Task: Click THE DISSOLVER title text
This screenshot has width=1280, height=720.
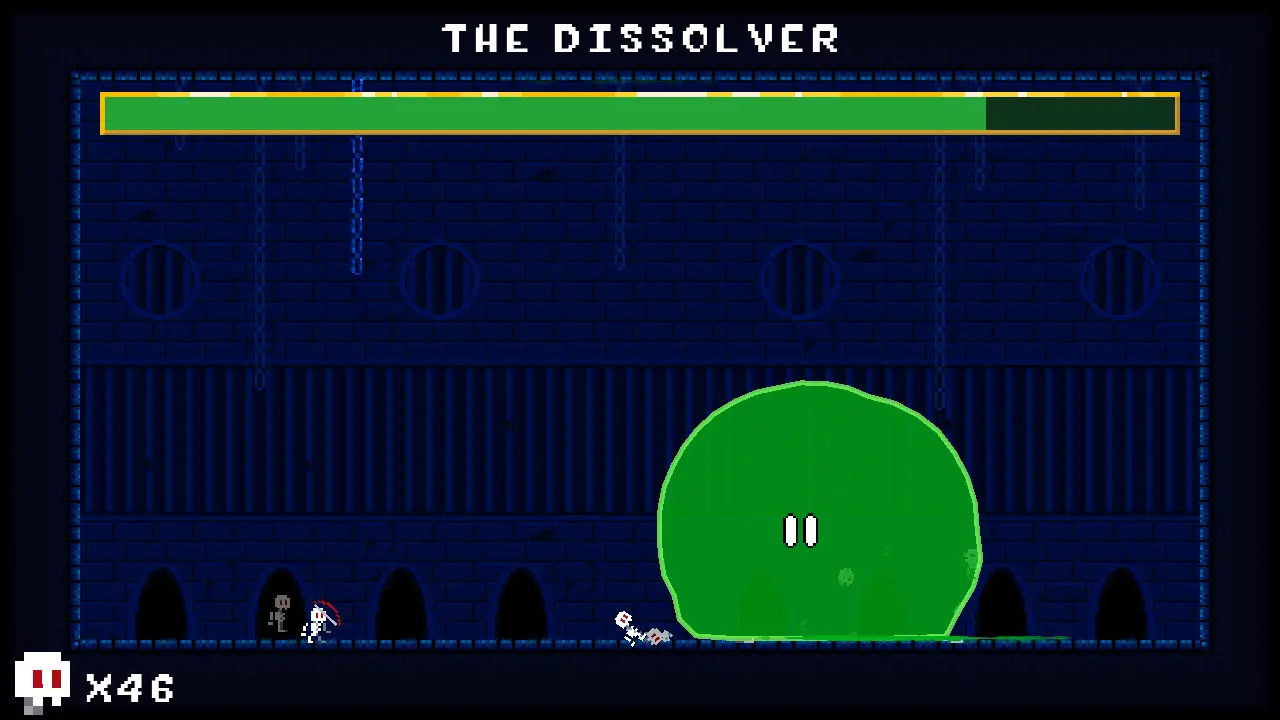Action: click(x=640, y=39)
